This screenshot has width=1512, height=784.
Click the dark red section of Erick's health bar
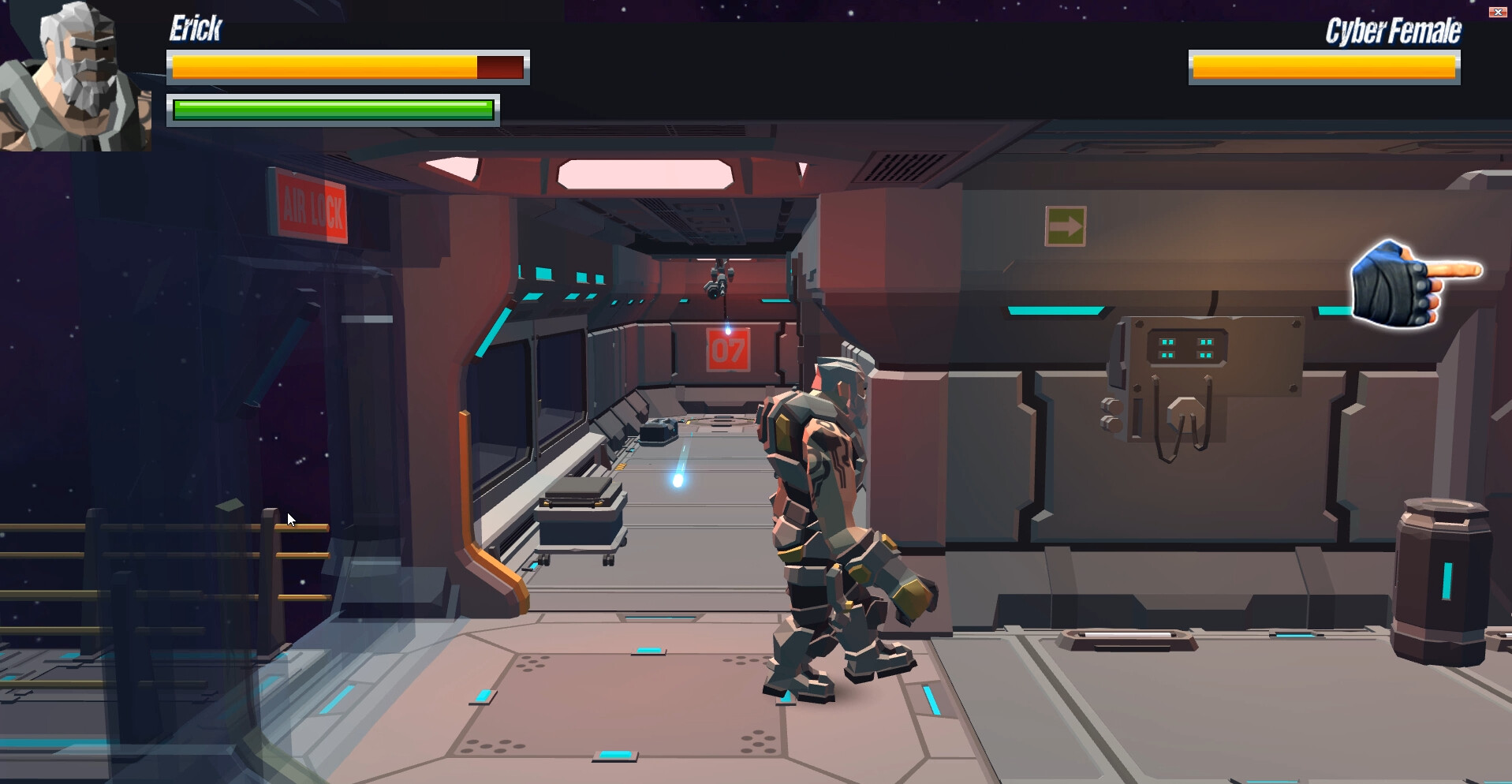(x=499, y=66)
